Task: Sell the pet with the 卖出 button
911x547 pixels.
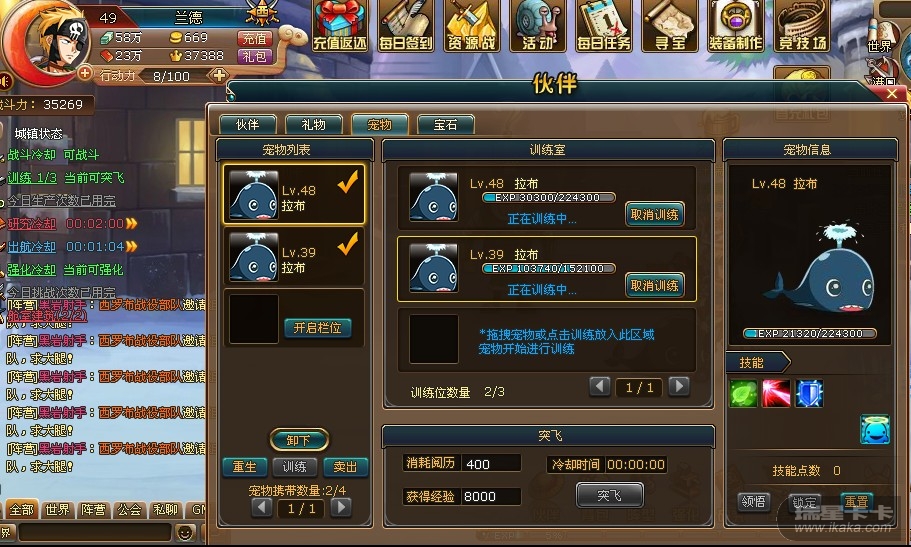Action: tap(346, 467)
